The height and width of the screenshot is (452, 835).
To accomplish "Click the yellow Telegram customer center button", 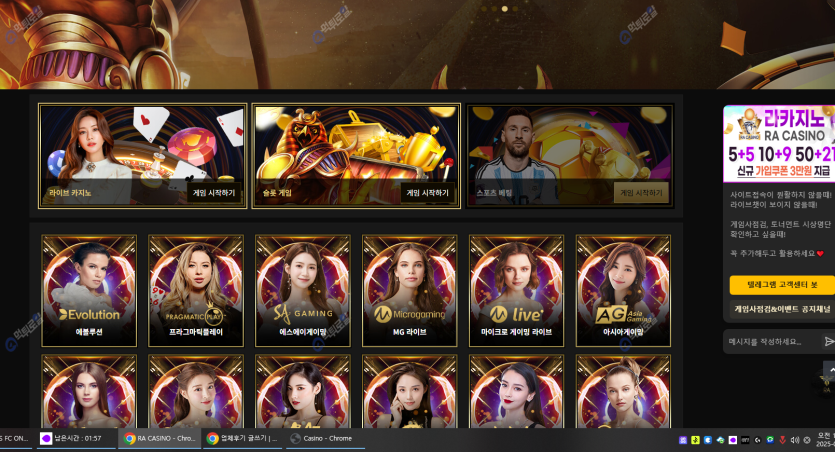I will pyautogui.click(x=781, y=285).
